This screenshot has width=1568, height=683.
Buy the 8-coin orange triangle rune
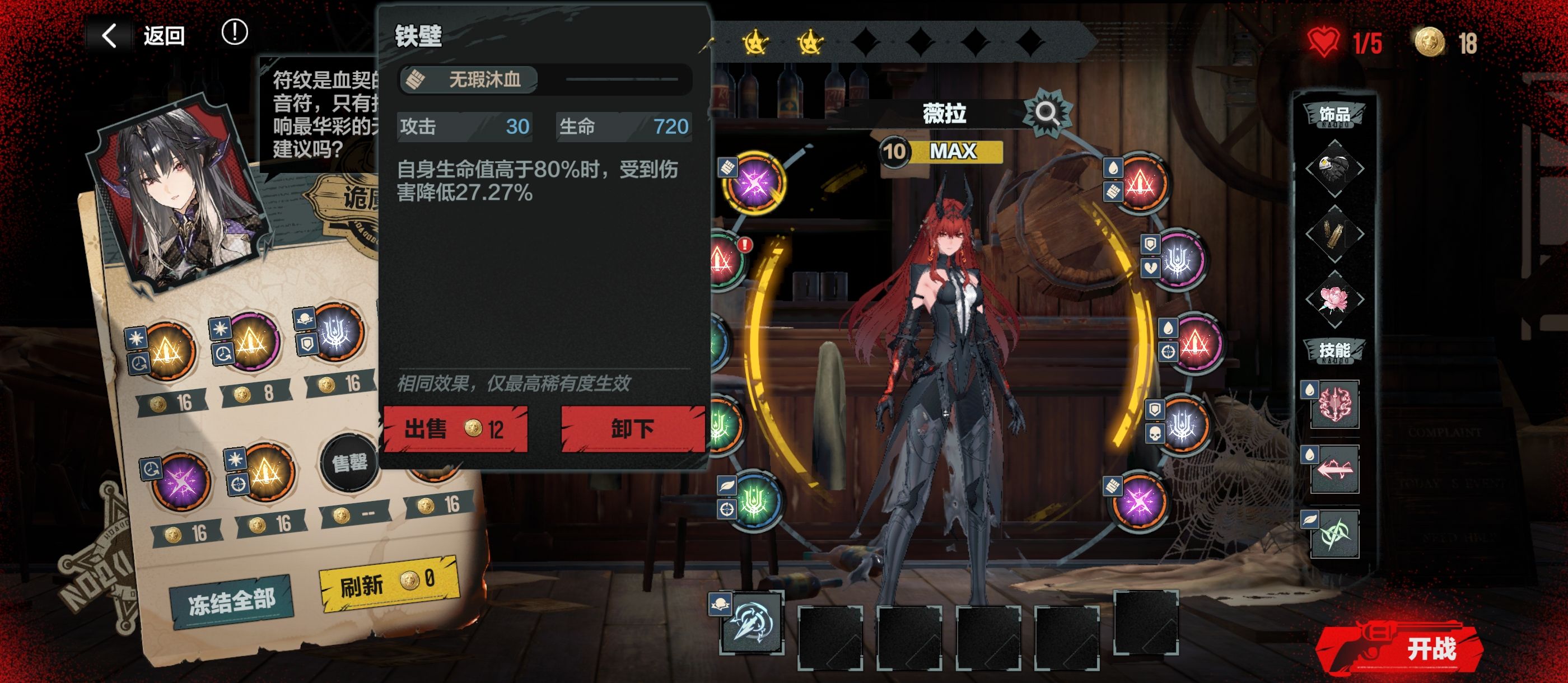click(x=251, y=342)
